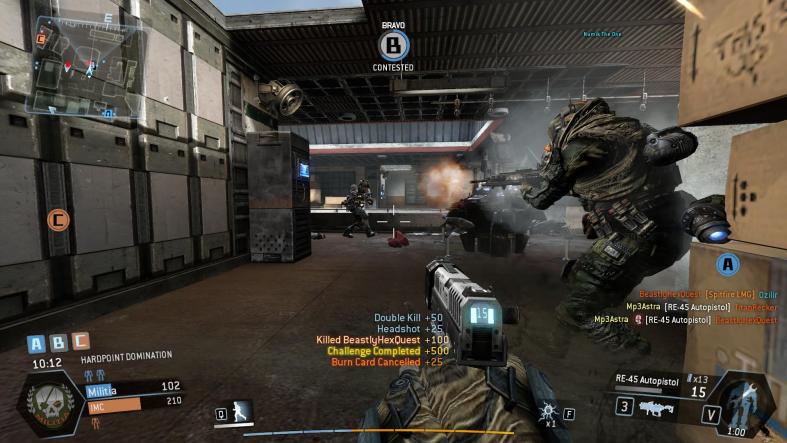Viewport: 787px width, 443px height.
Task: Select hardpoint B status tile
Action: 58,342
